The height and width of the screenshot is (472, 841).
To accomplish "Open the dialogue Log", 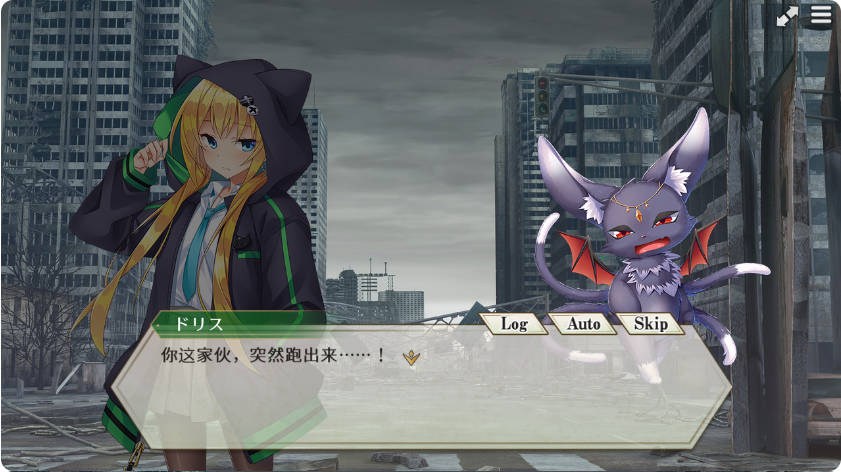I will [x=513, y=324].
